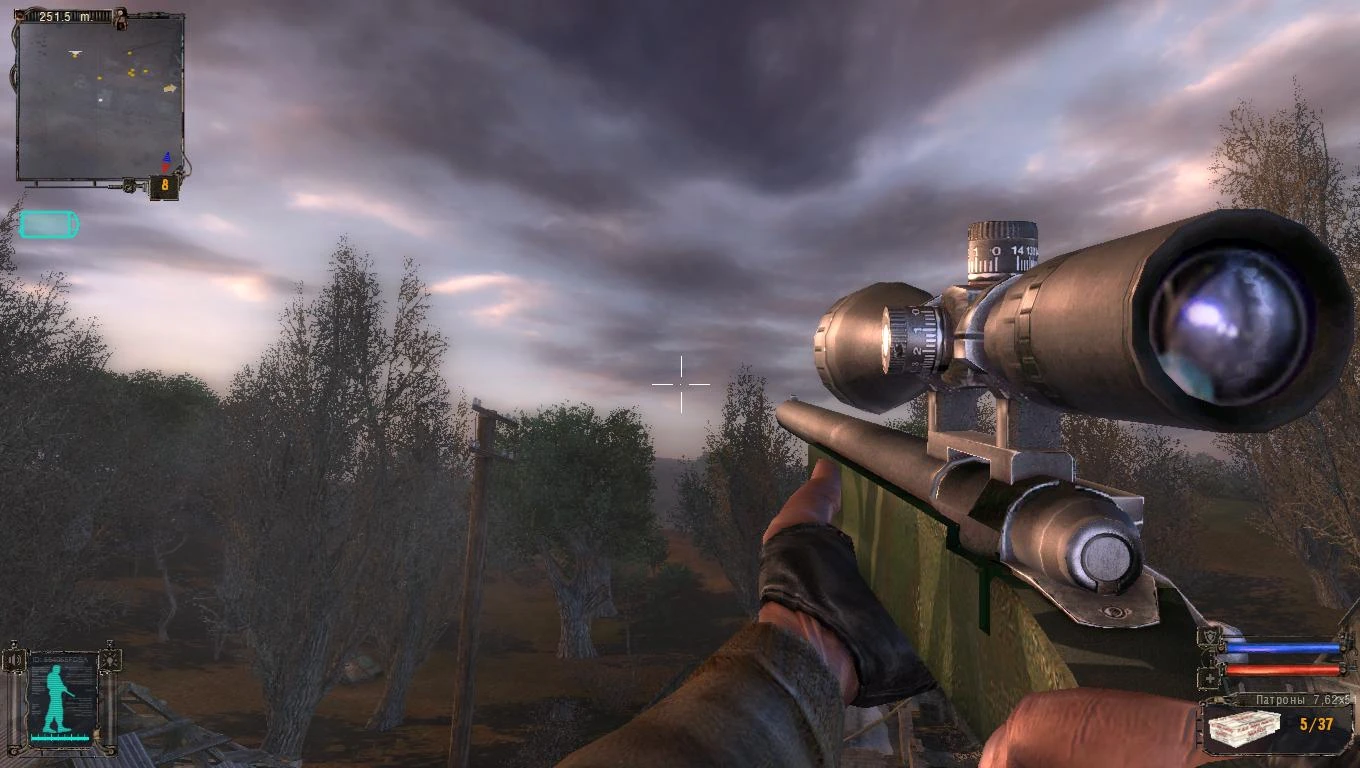1360x768 pixels.
Task: Click the medical cross icon beside the health bar
Action: 1209,677
